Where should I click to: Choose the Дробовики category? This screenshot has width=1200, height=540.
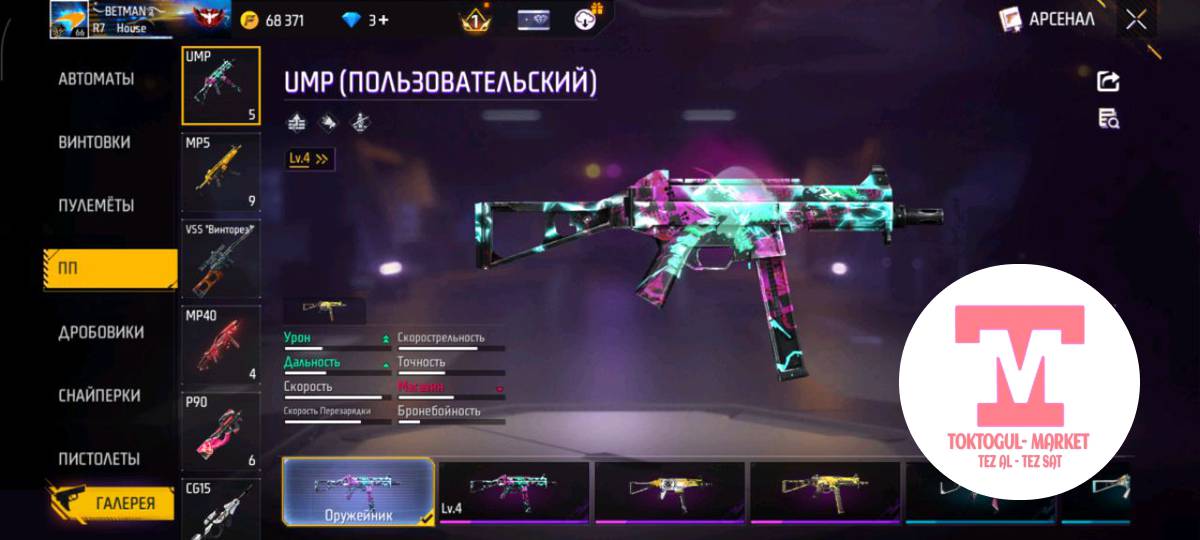click(100, 332)
